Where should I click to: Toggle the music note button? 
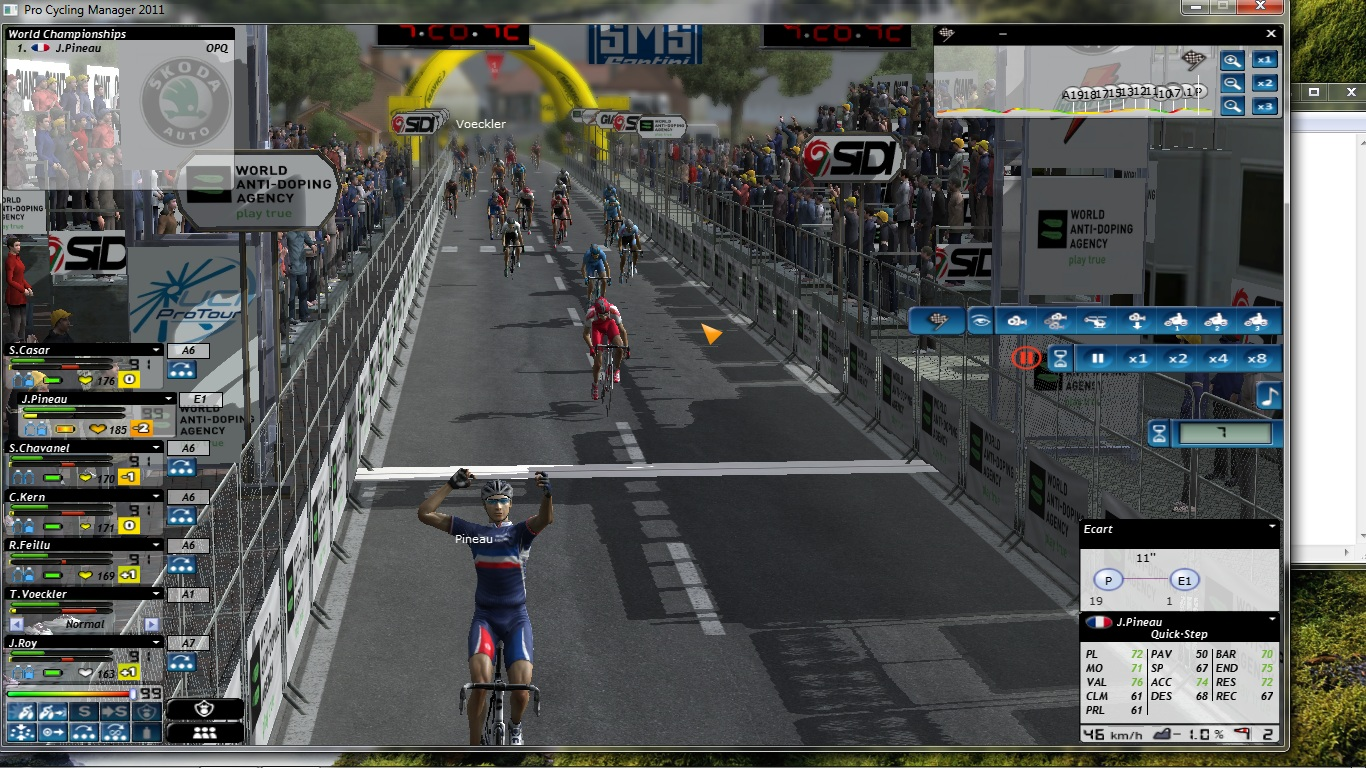click(x=1269, y=395)
